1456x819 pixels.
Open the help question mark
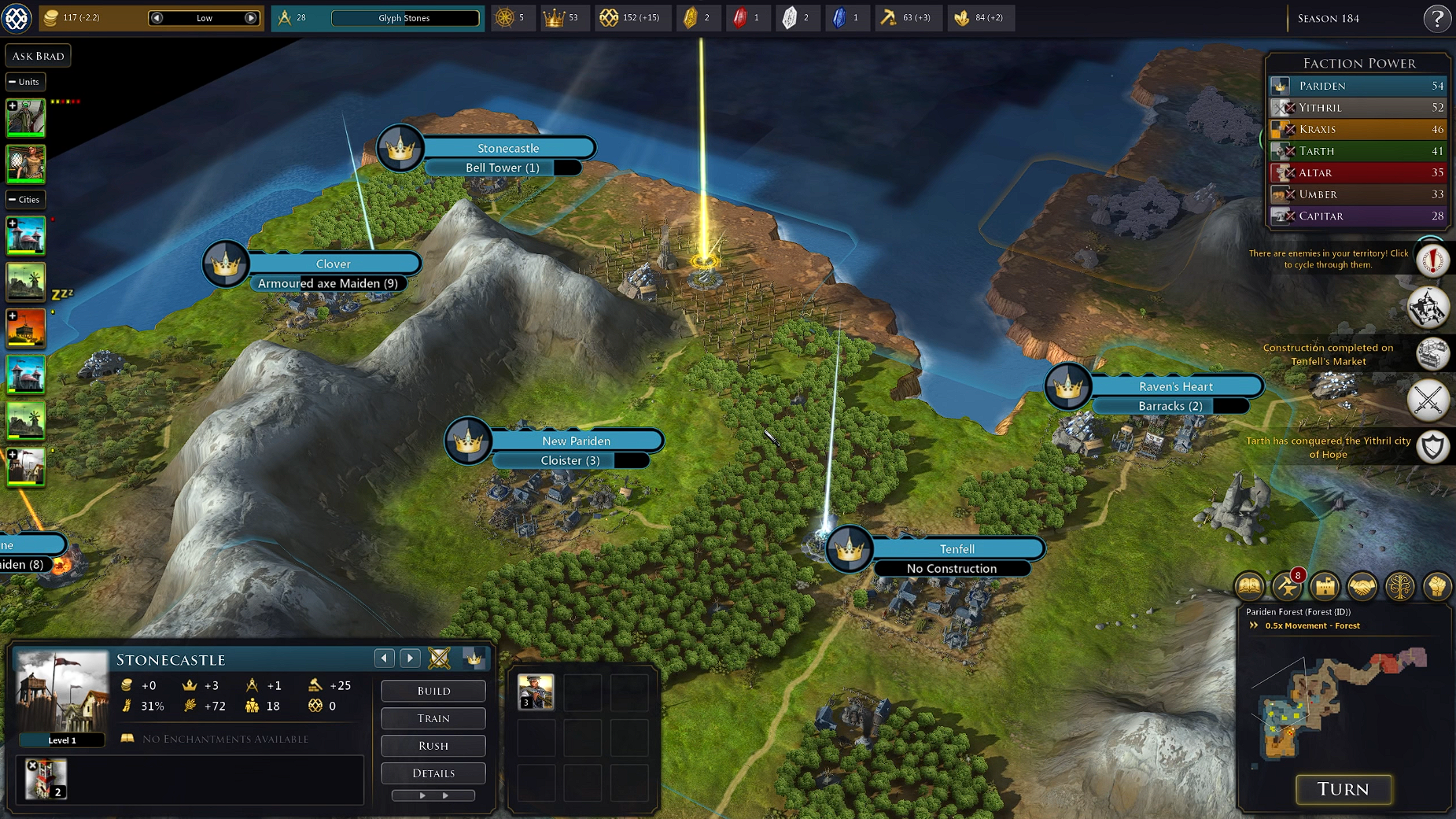click(1436, 18)
